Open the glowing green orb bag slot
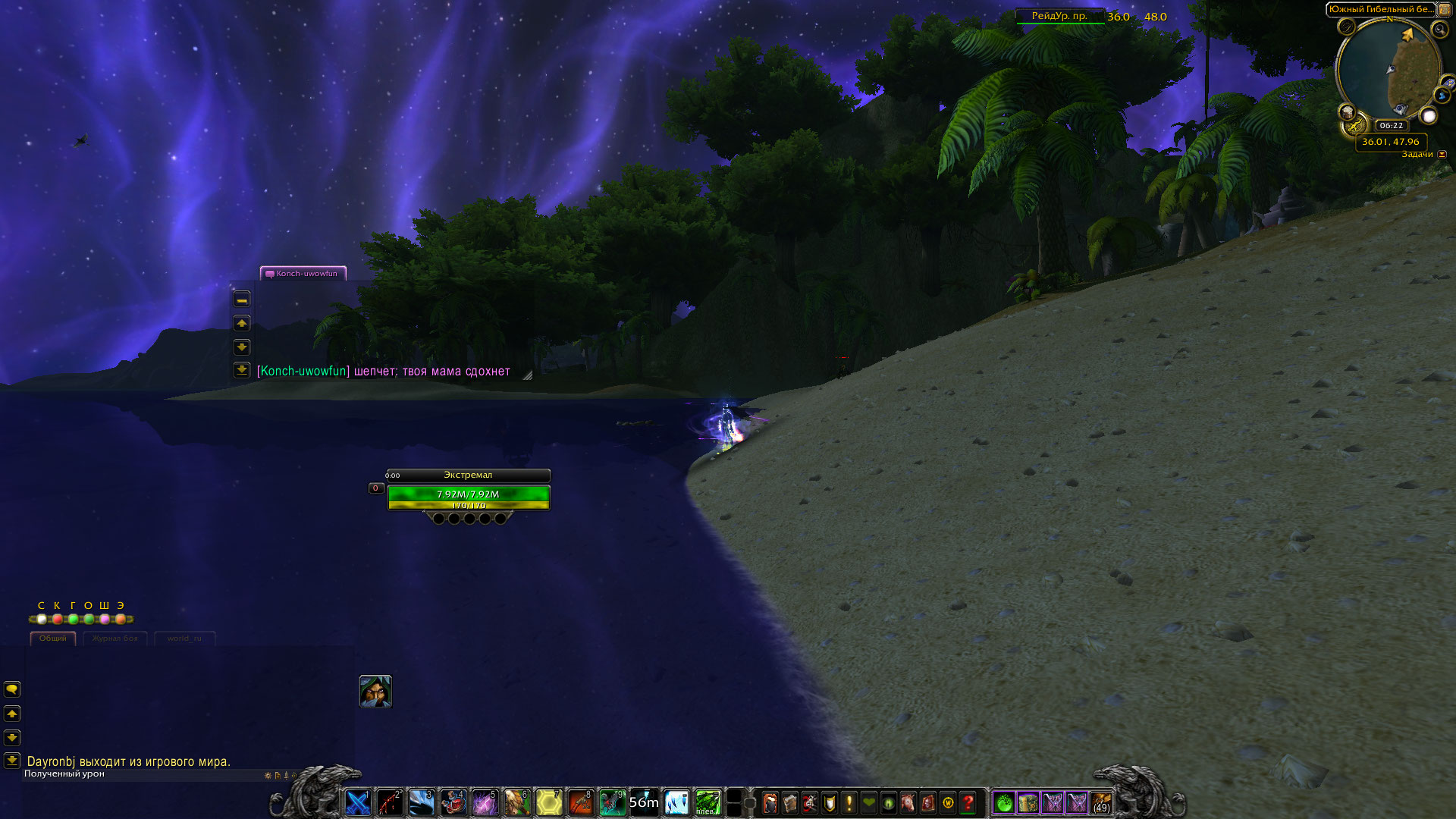The width and height of the screenshot is (1456, 819). 1003,802
